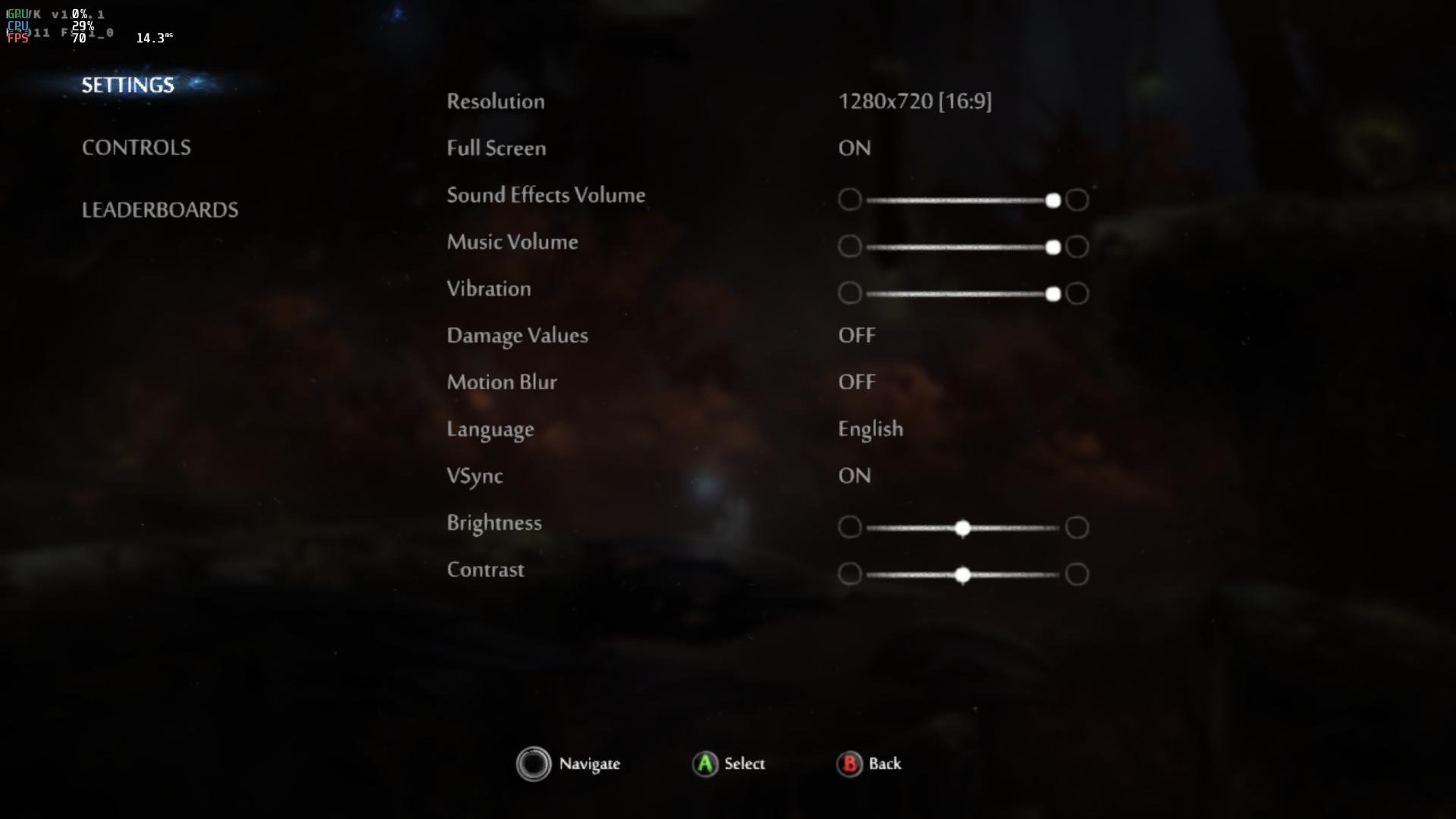Raise Music Volume with right circle
Image resolution: width=1456 pixels, height=819 pixels.
(x=1077, y=246)
